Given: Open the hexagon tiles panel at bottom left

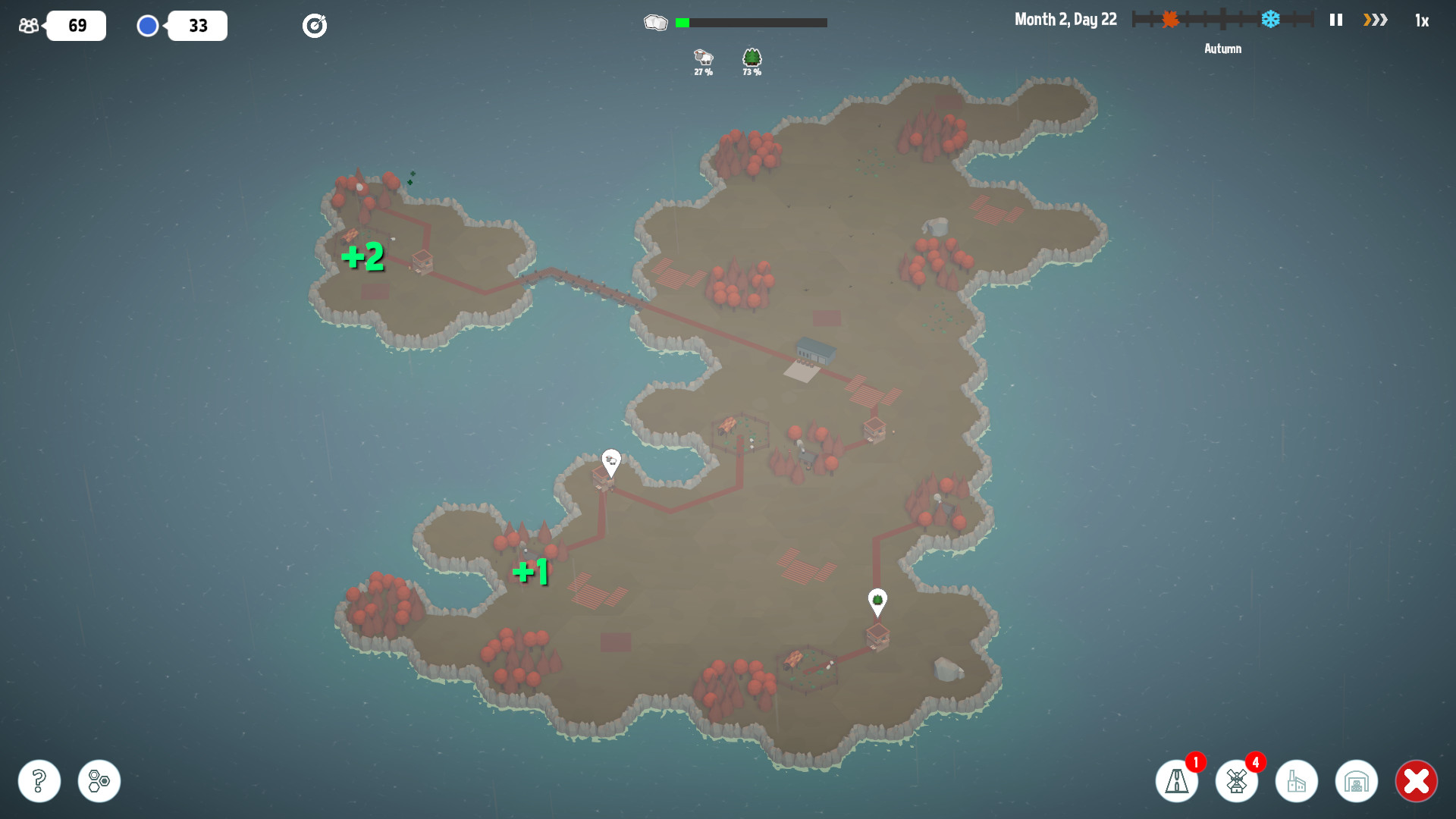Looking at the screenshot, I should coord(99,780).
